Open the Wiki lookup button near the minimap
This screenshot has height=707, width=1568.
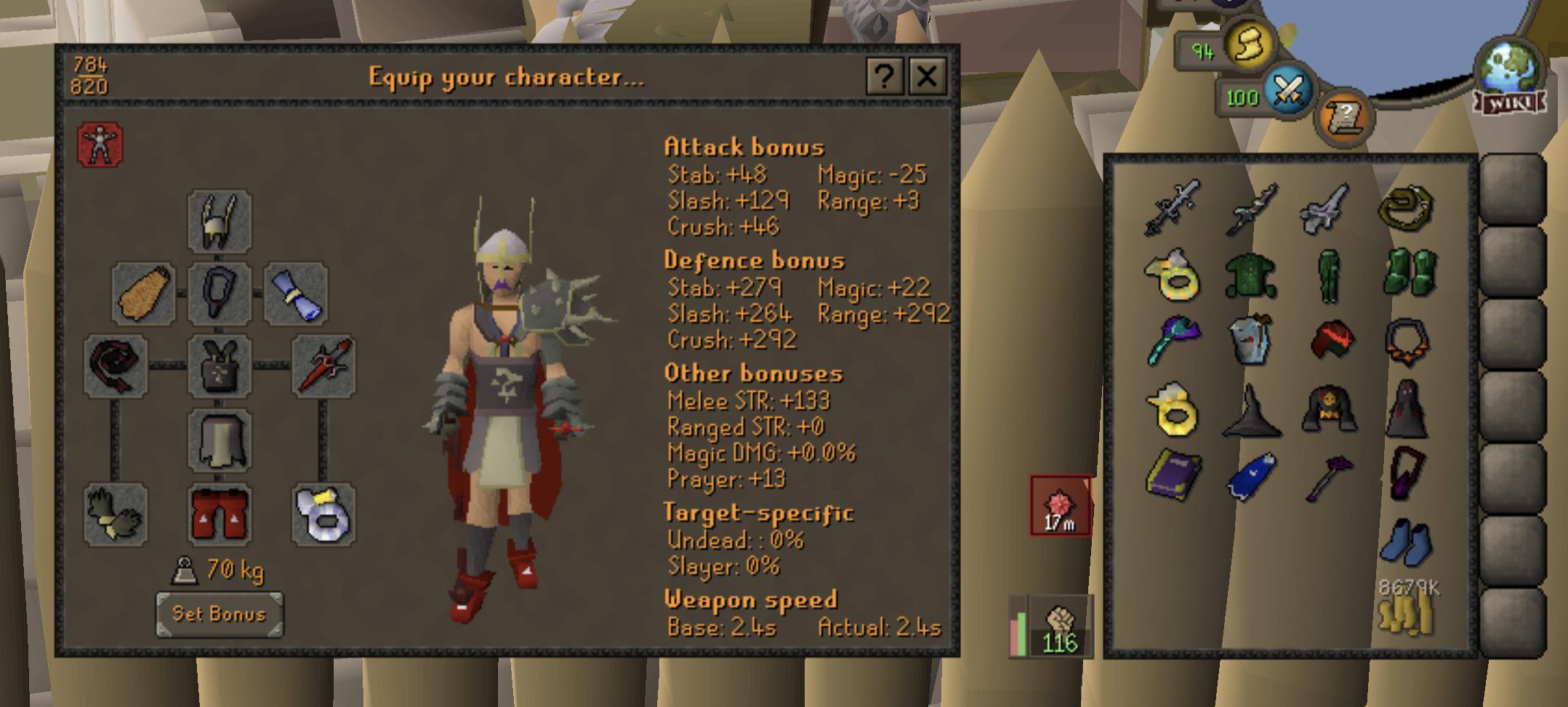point(1511,103)
